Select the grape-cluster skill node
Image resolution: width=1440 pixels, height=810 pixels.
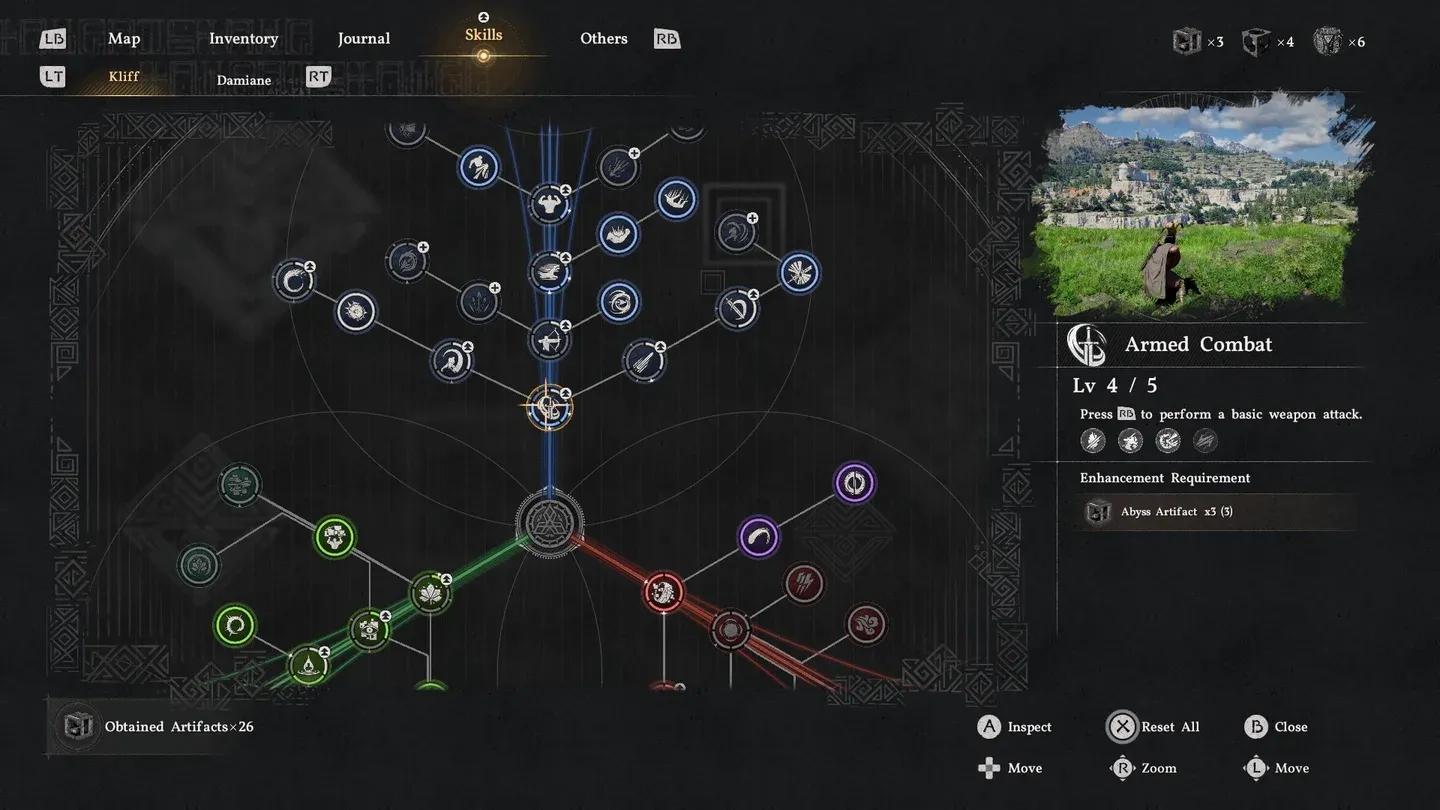[332, 536]
